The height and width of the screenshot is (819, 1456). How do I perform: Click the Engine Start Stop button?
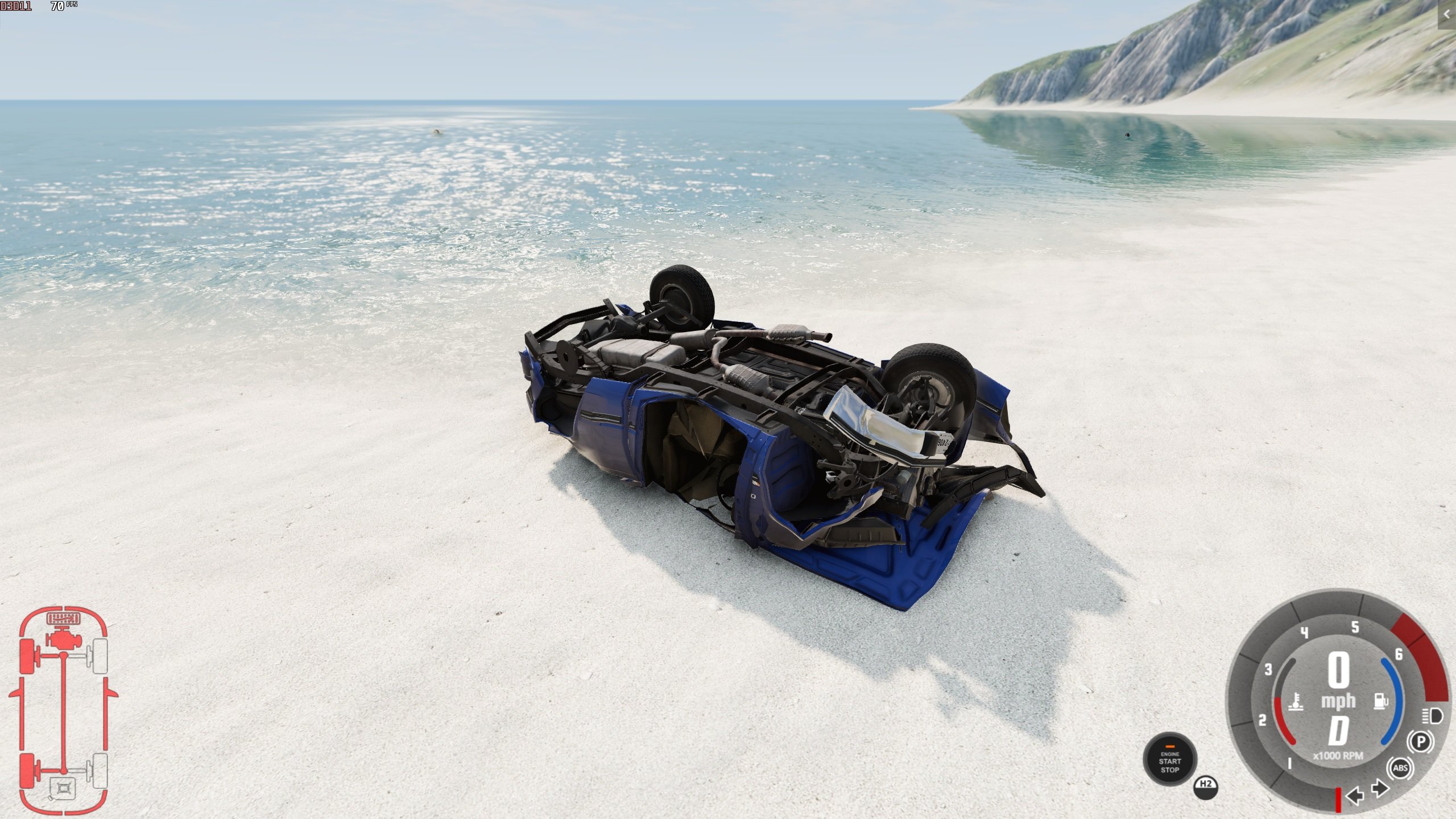[x=1169, y=761]
